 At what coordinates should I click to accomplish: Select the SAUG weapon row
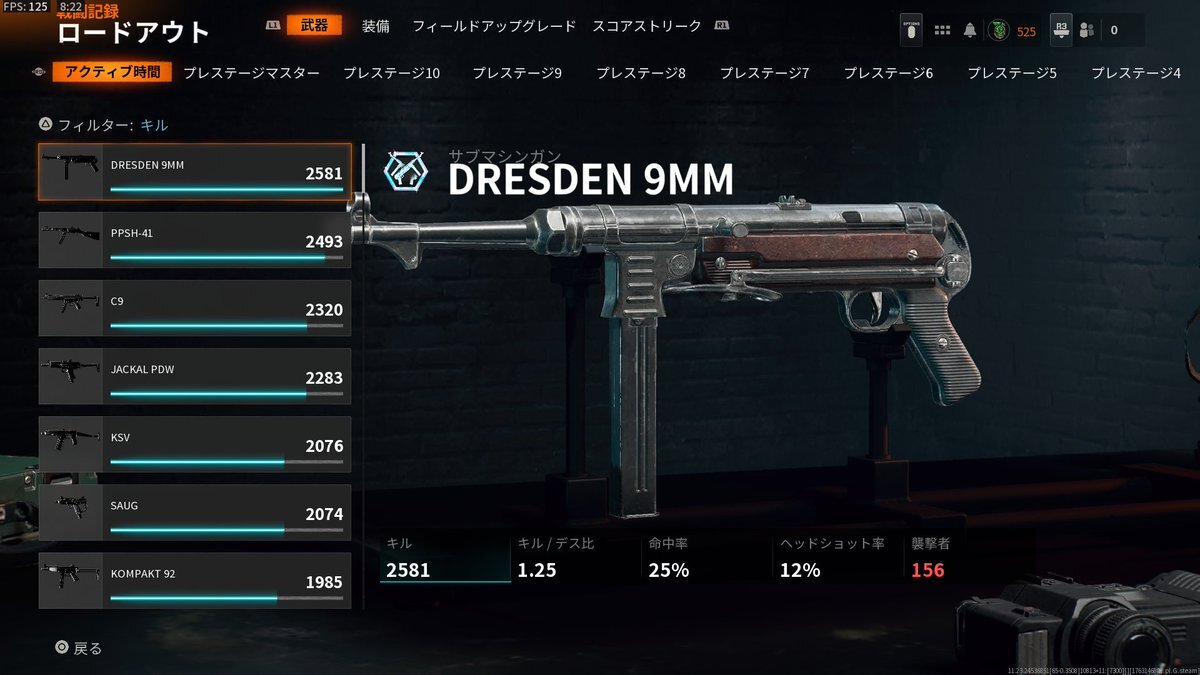(x=195, y=512)
